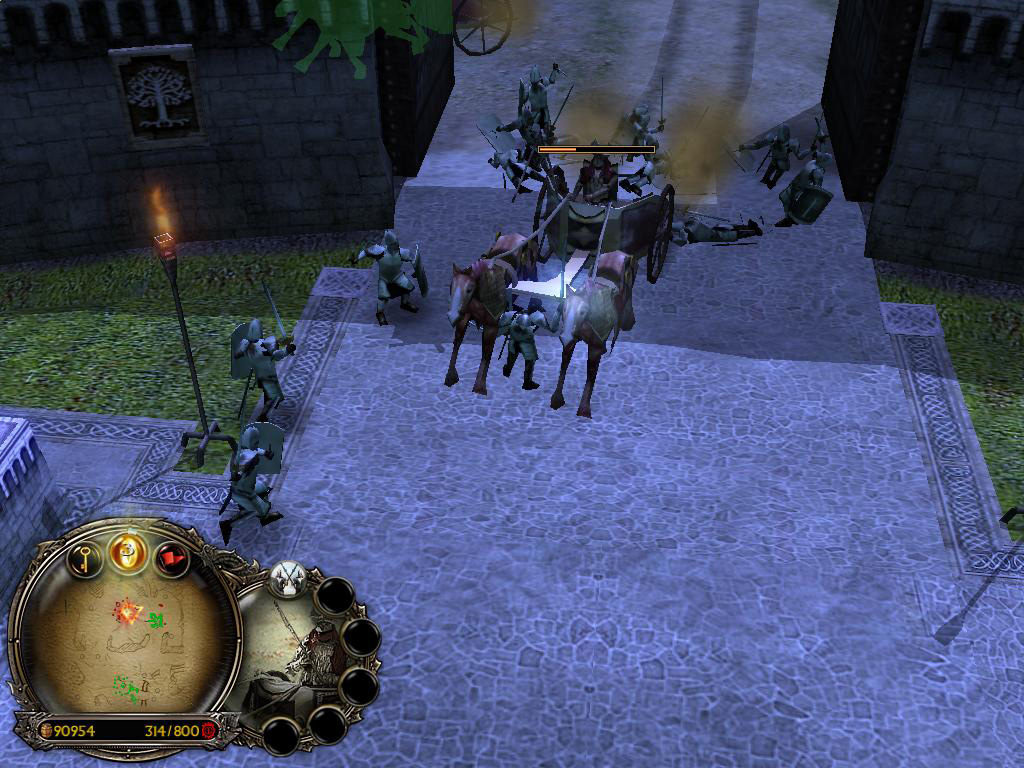
Task: Select the red flag beacon button
Action: 172,557
